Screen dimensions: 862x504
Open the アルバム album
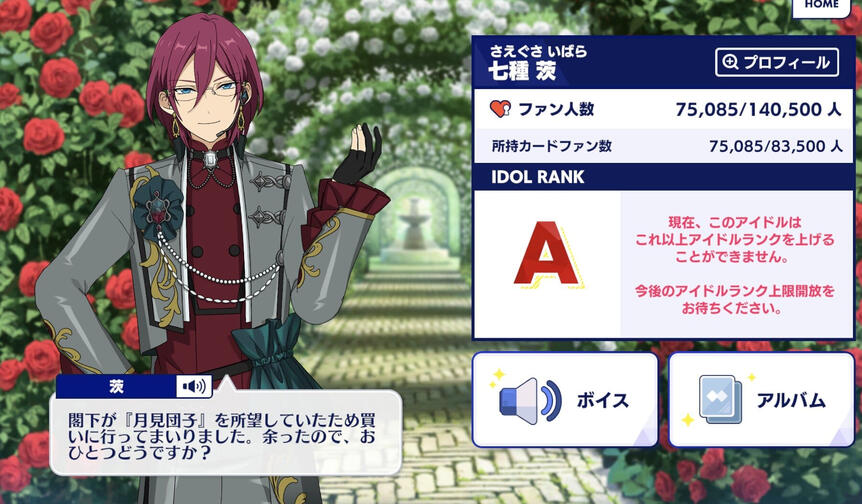click(x=762, y=399)
